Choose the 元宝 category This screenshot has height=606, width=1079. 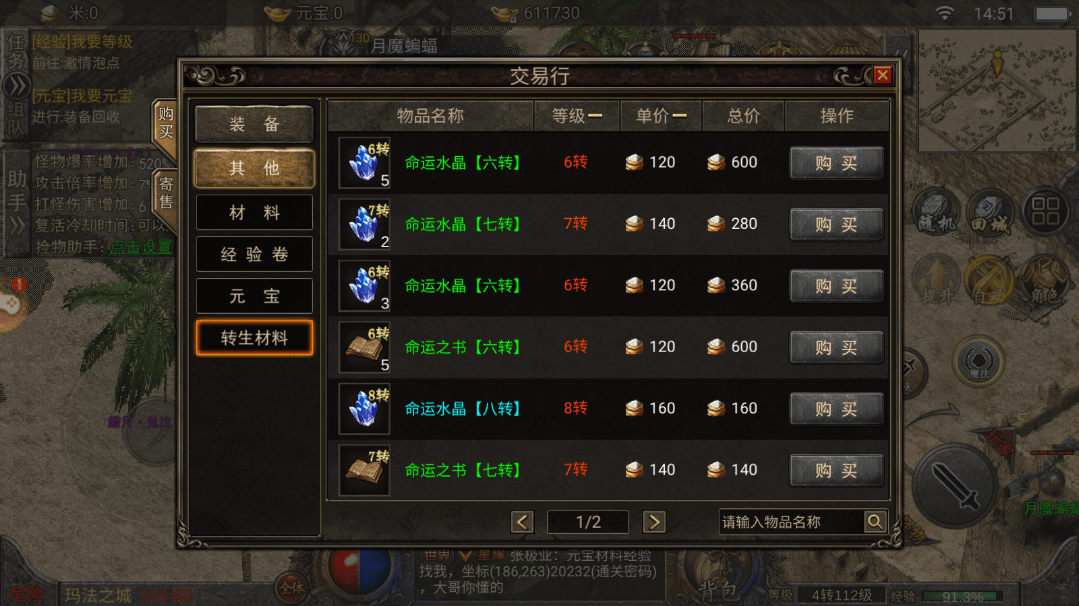tap(254, 296)
